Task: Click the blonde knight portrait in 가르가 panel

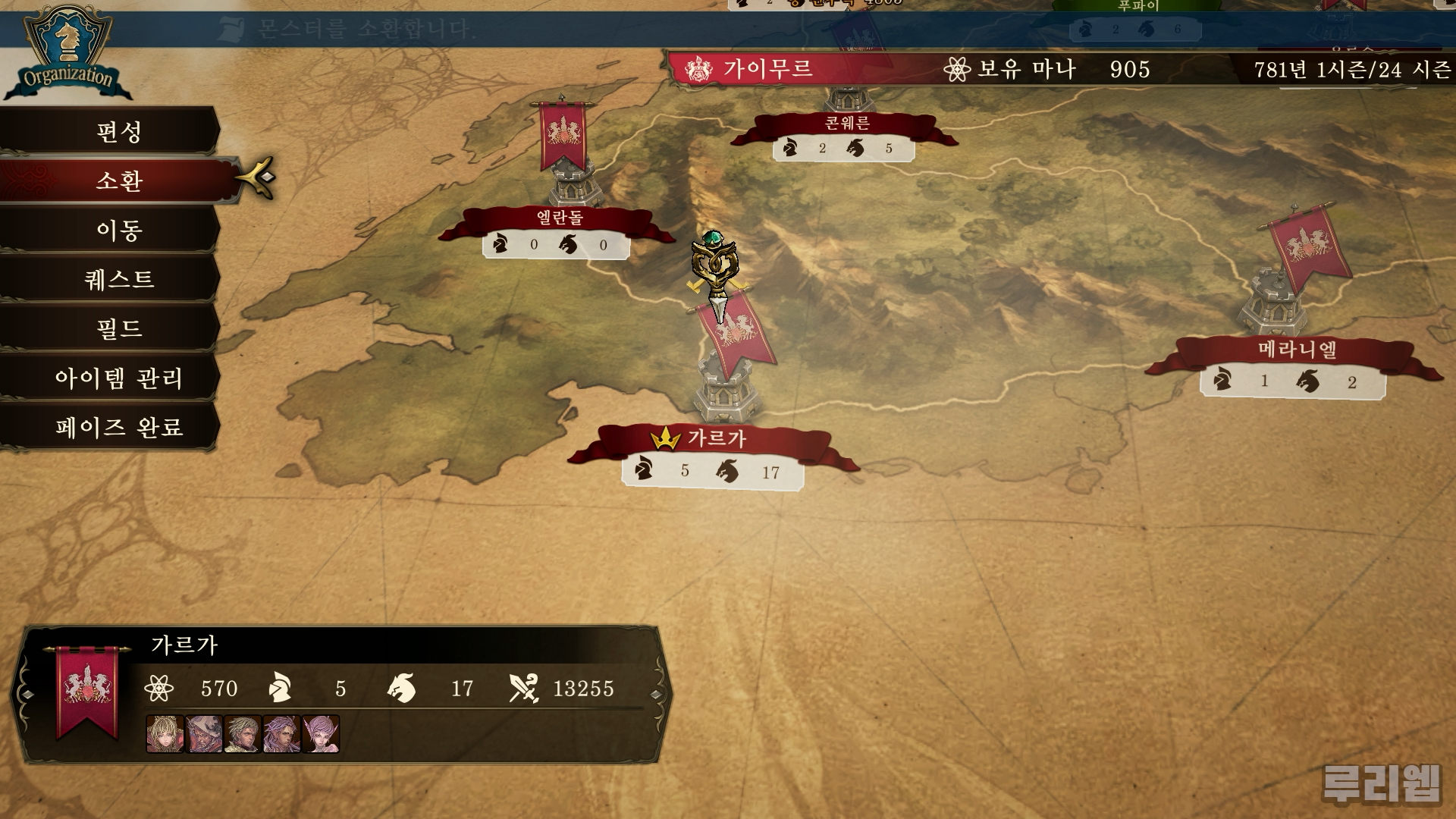Action: click(x=165, y=734)
